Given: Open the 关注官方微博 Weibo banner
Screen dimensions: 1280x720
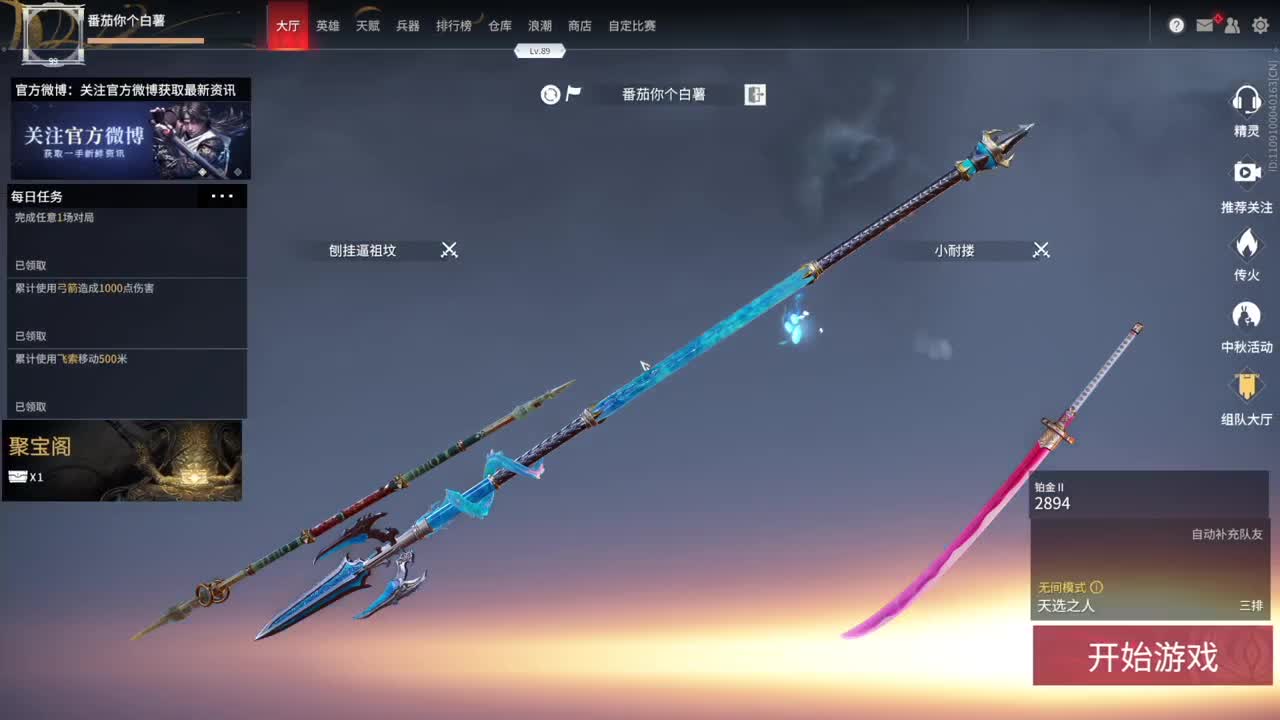Looking at the screenshot, I should tap(127, 138).
